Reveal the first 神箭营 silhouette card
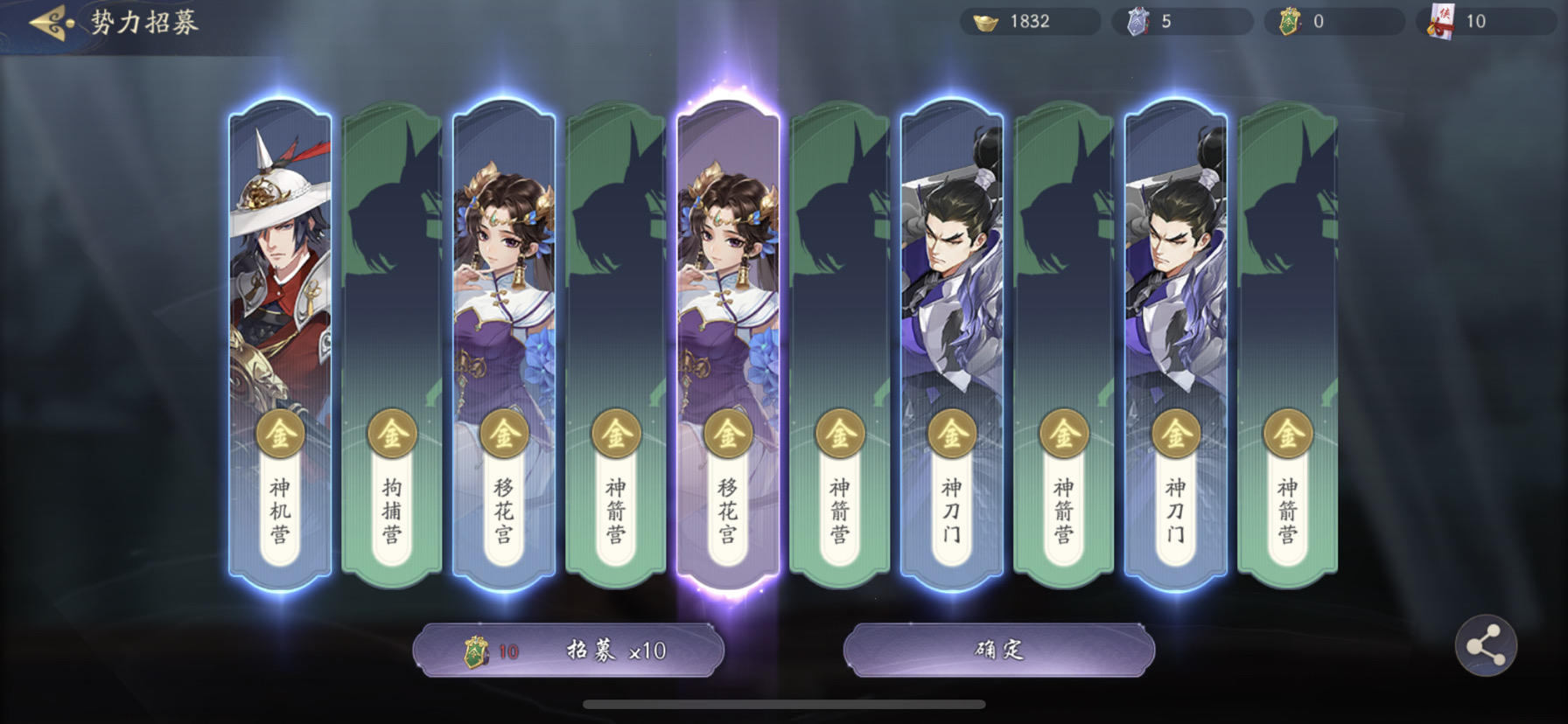 tap(614, 262)
